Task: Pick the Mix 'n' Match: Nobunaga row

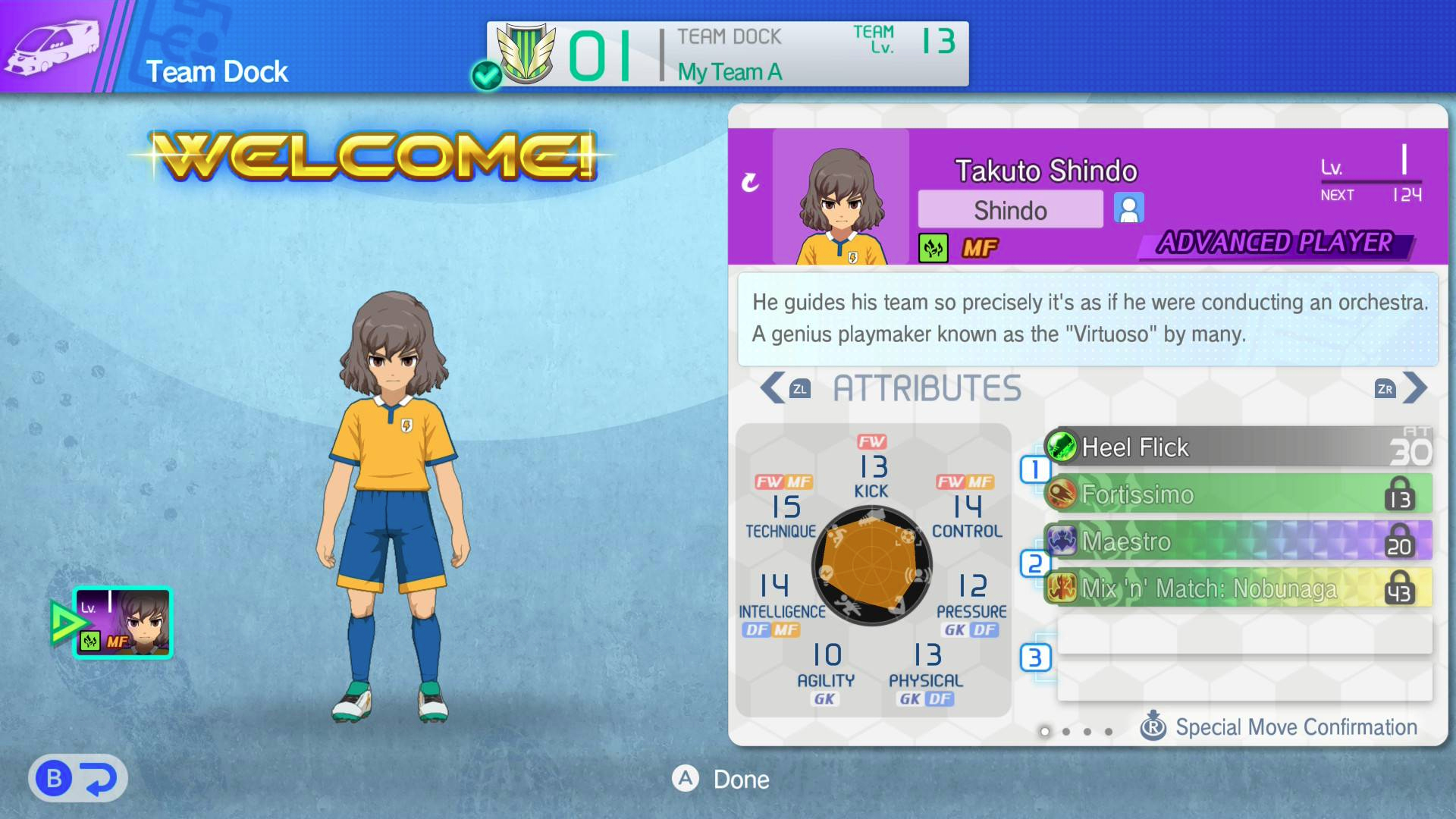Action: tap(1238, 588)
